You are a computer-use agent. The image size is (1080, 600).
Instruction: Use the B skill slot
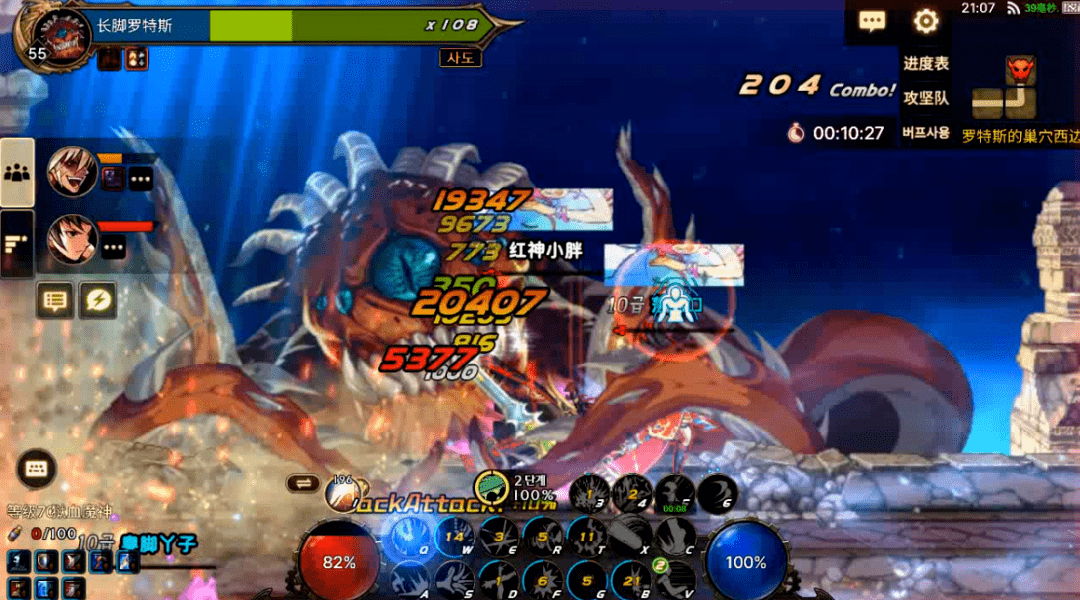pos(632,579)
